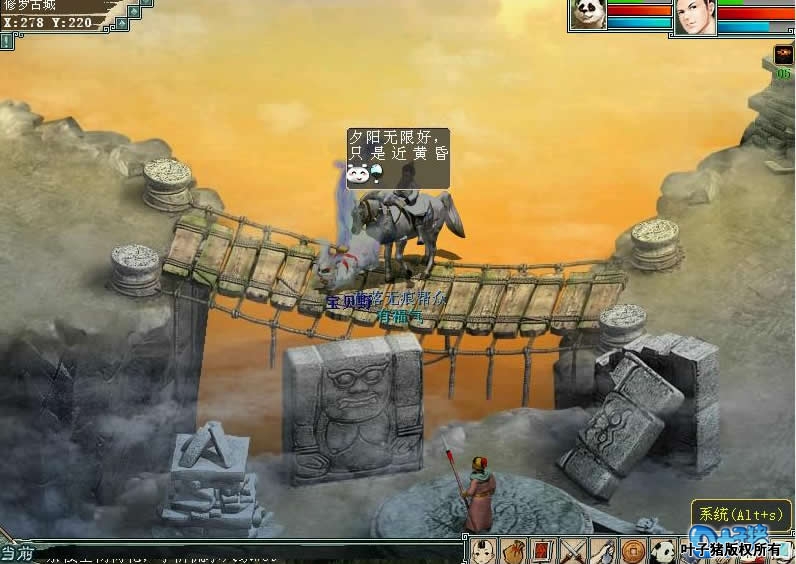This screenshot has height=564, width=796.
Task: Click the panda pet portrait
Action: coord(588,15)
